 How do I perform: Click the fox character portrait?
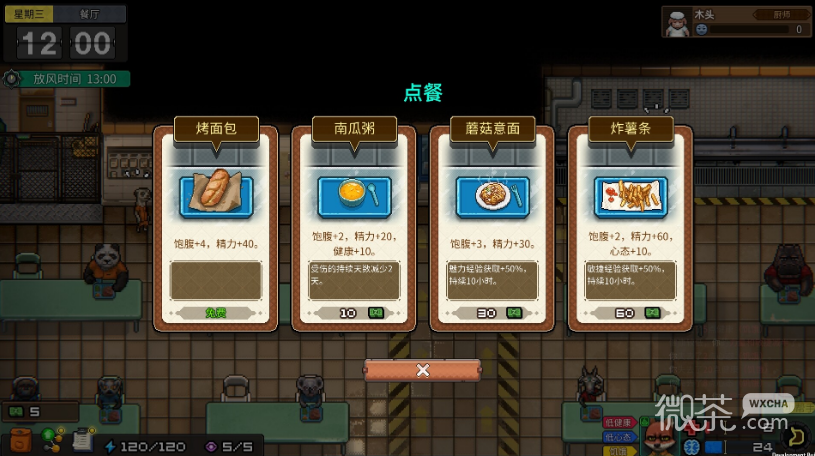click(659, 435)
